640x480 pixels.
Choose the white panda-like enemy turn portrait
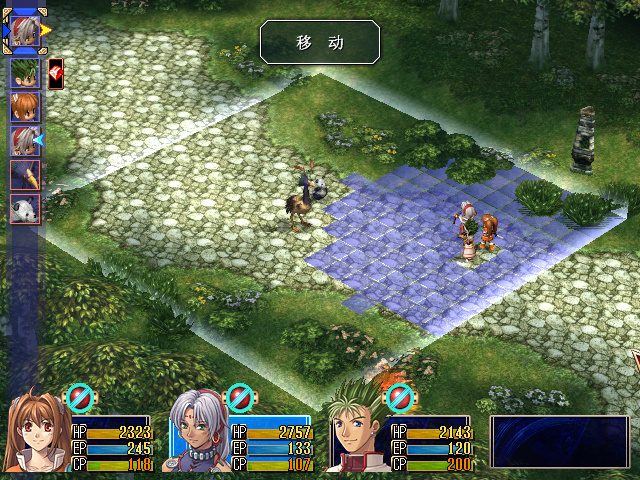coord(24,209)
